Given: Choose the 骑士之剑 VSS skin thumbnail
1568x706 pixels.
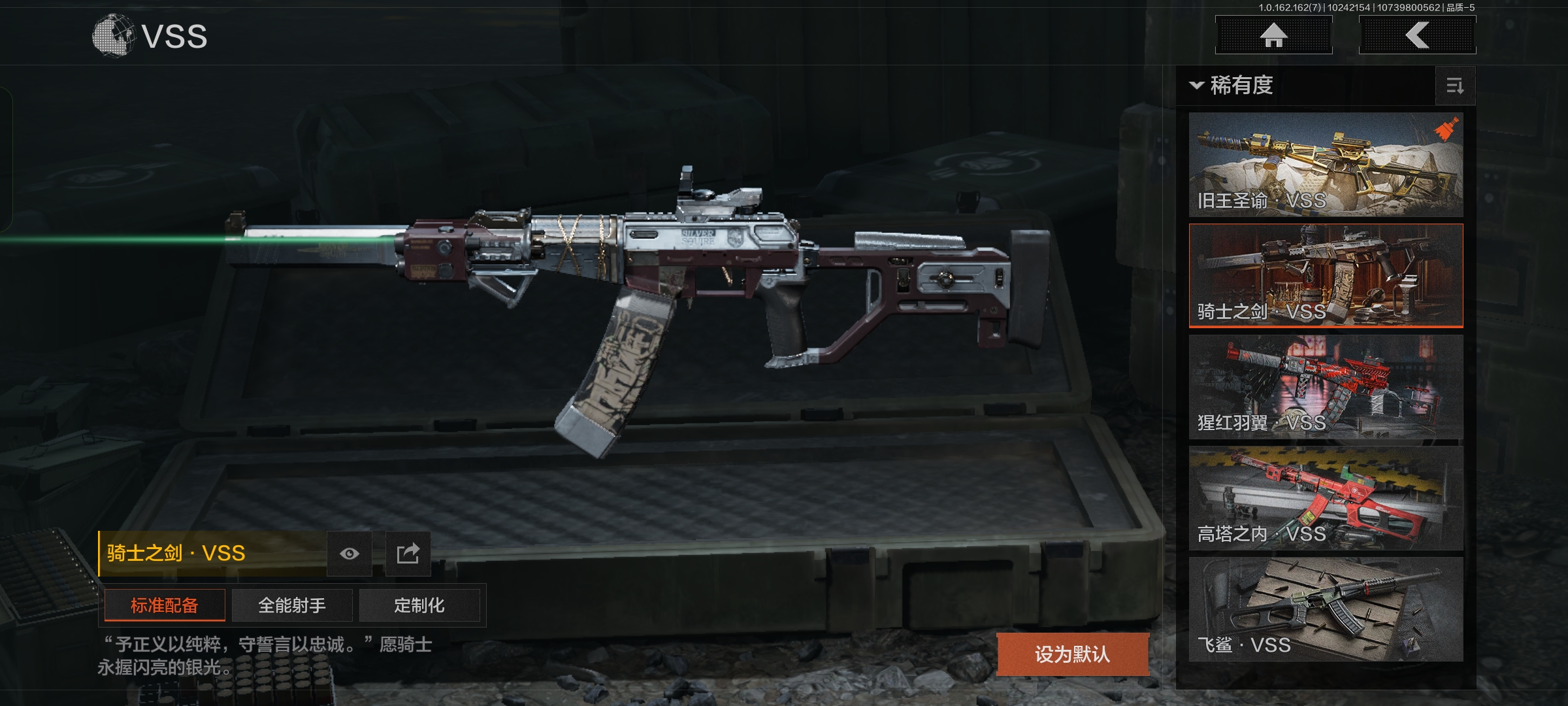Looking at the screenshot, I should [1326, 275].
